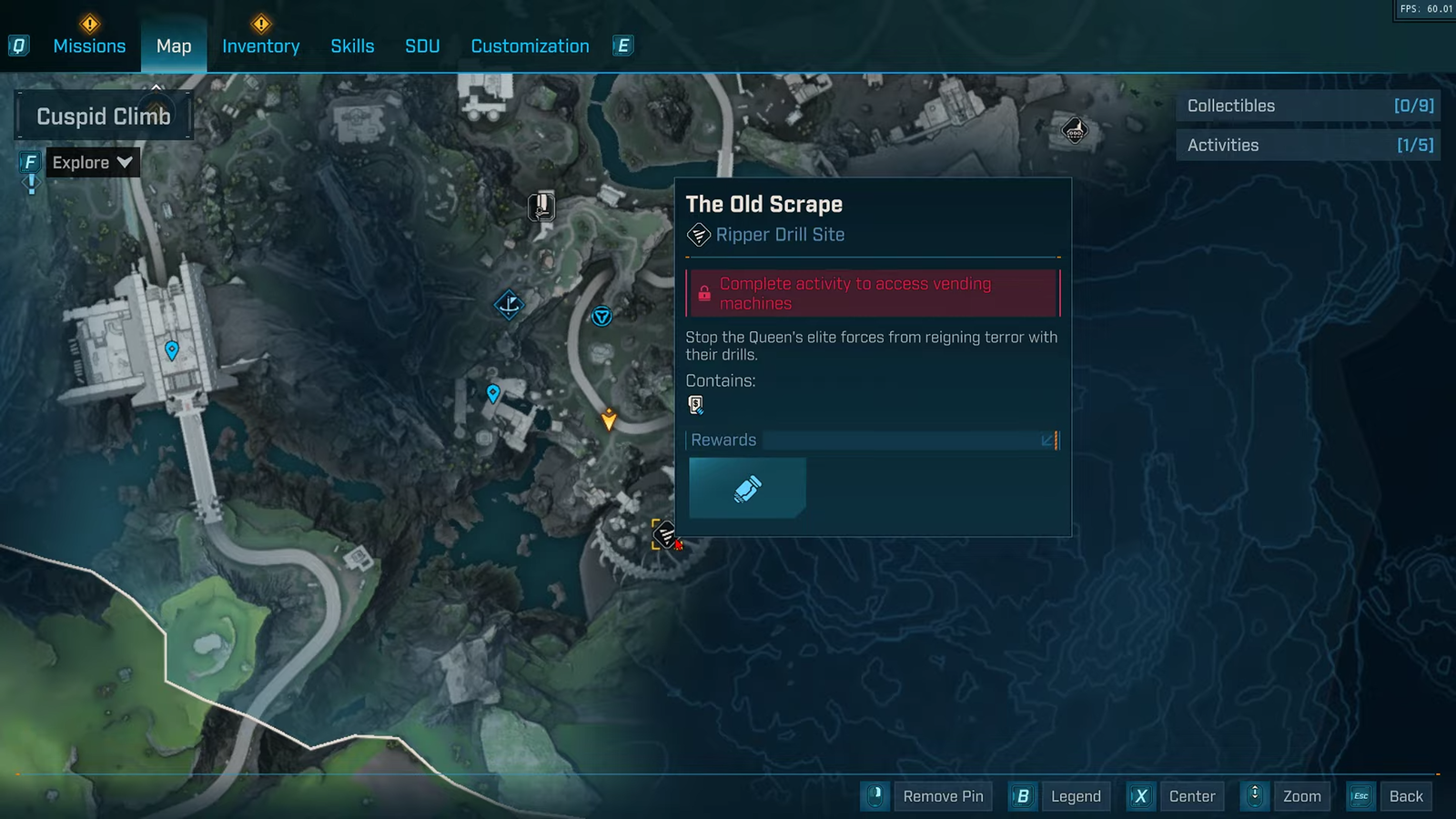Viewport: 1456px width, 819px height.
Task: Select the anchor-shaped map marker
Action: 509,304
